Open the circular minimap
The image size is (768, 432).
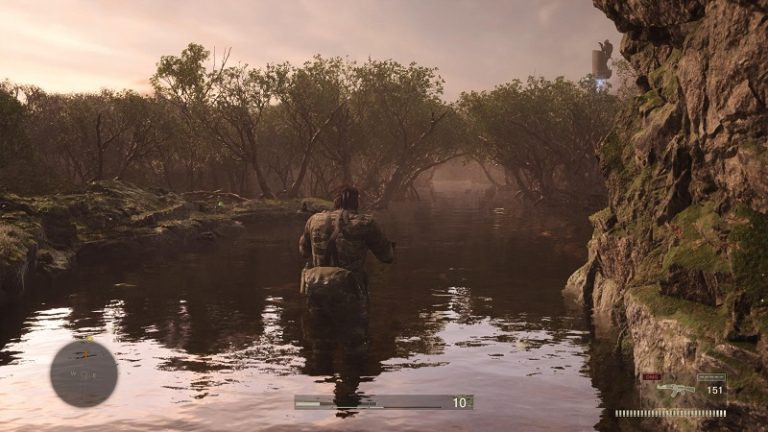coord(84,374)
